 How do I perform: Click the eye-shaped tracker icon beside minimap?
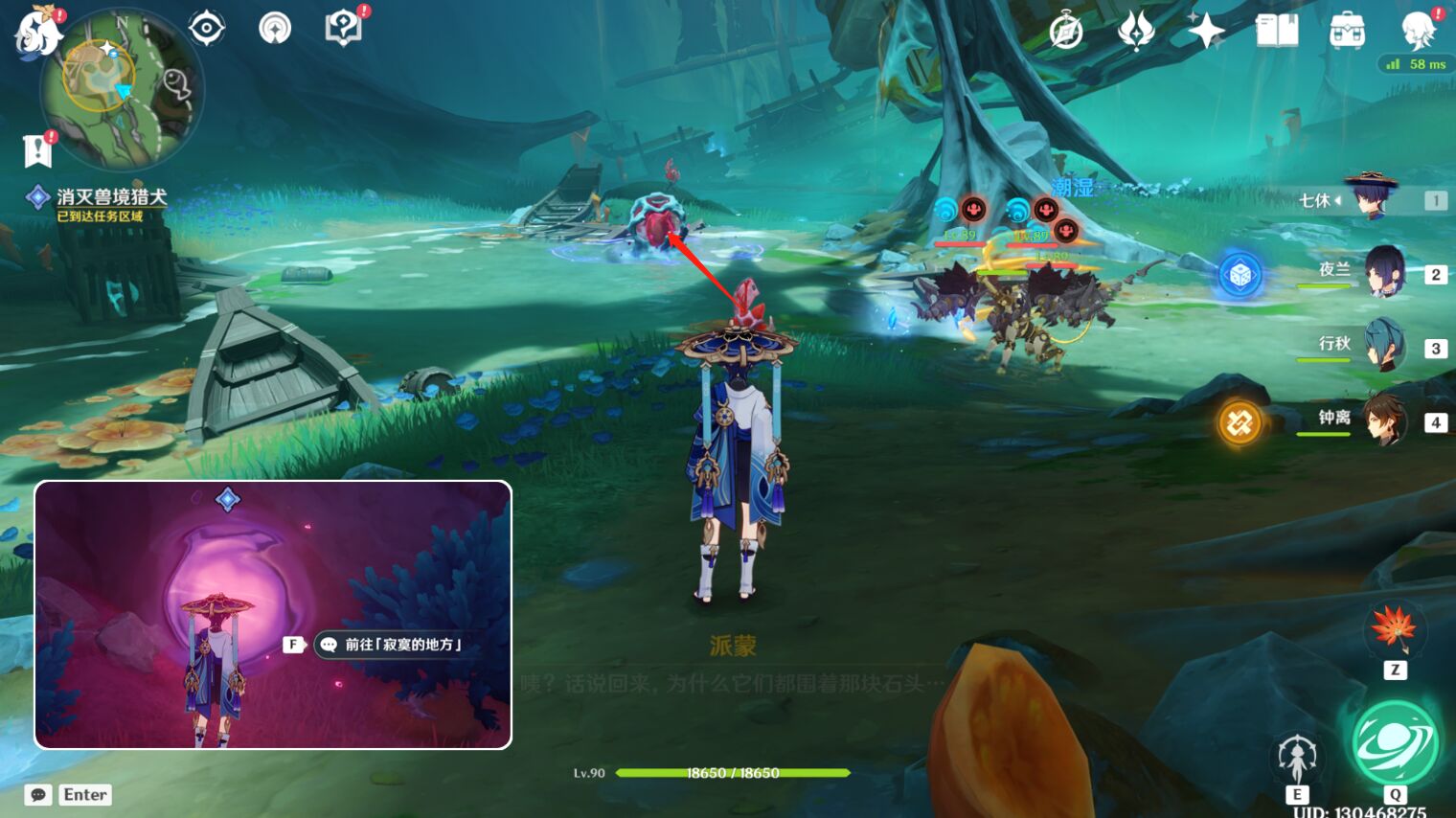pos(205,27)
